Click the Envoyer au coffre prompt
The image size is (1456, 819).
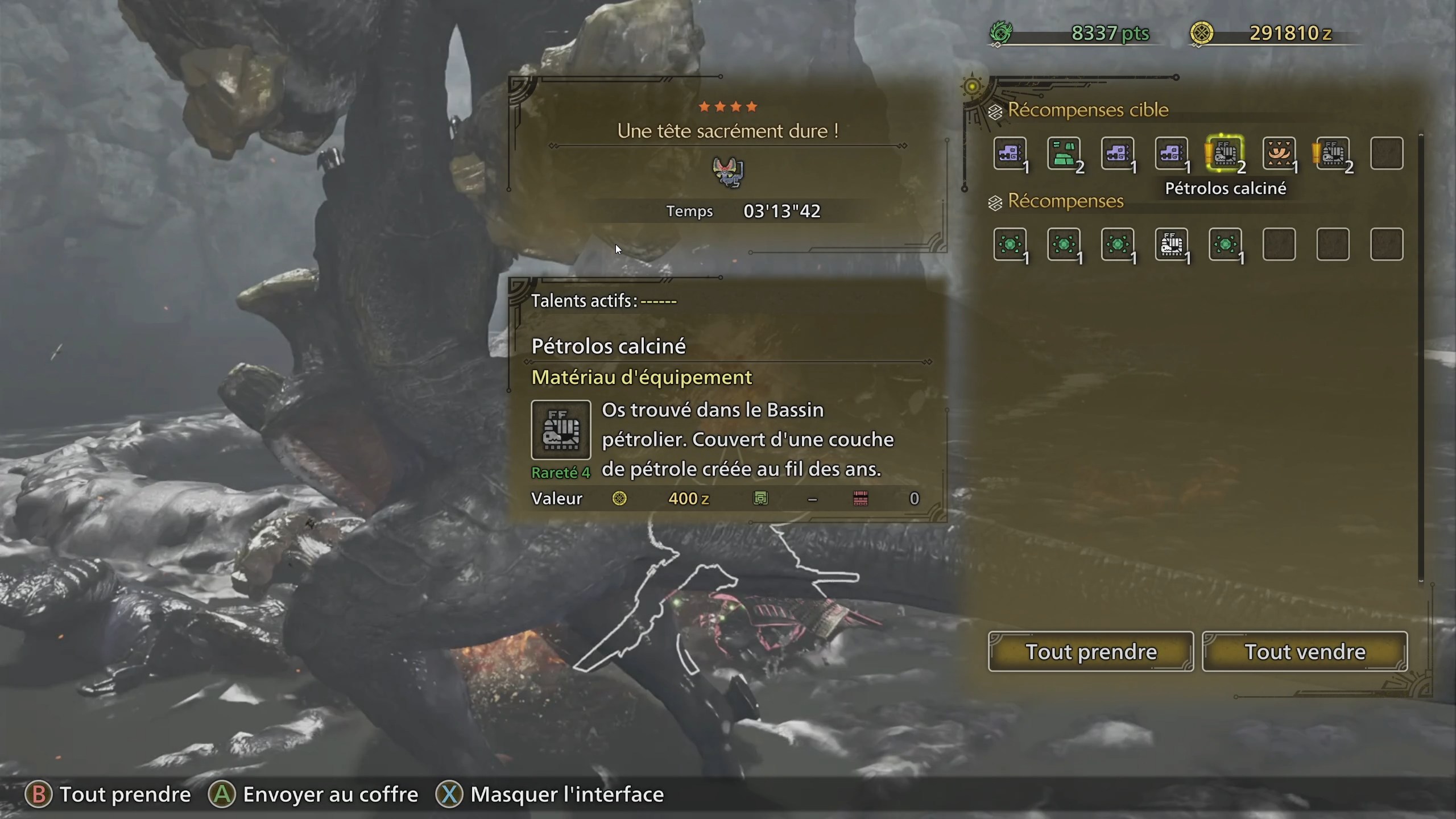pos(314,795)
